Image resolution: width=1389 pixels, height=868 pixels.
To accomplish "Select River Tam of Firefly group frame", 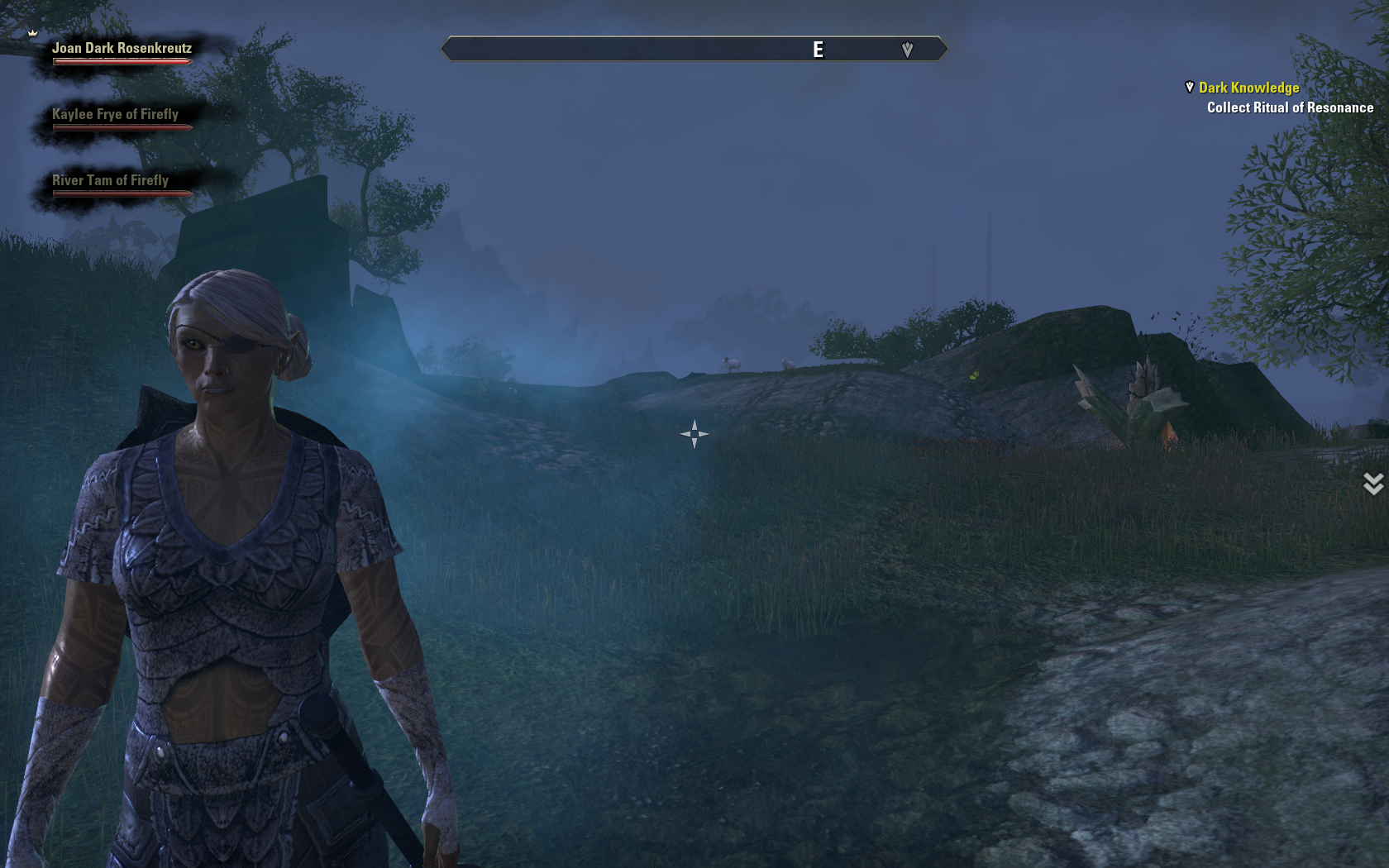I will coord(110,181).
